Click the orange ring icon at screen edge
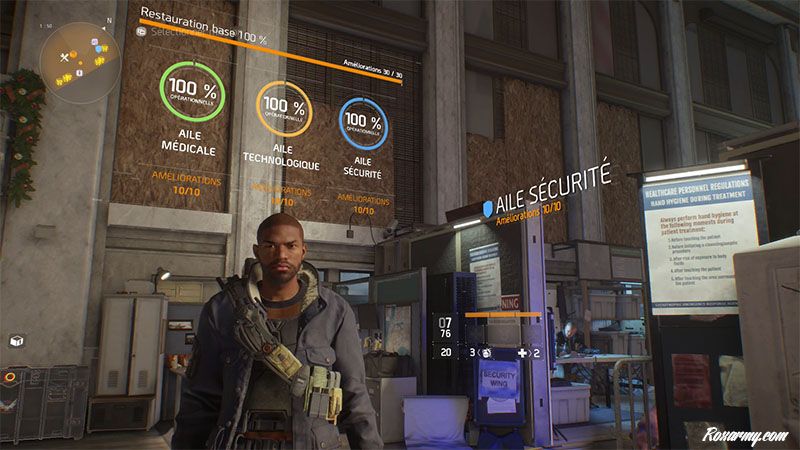The image size is (800, 450). 8,378
